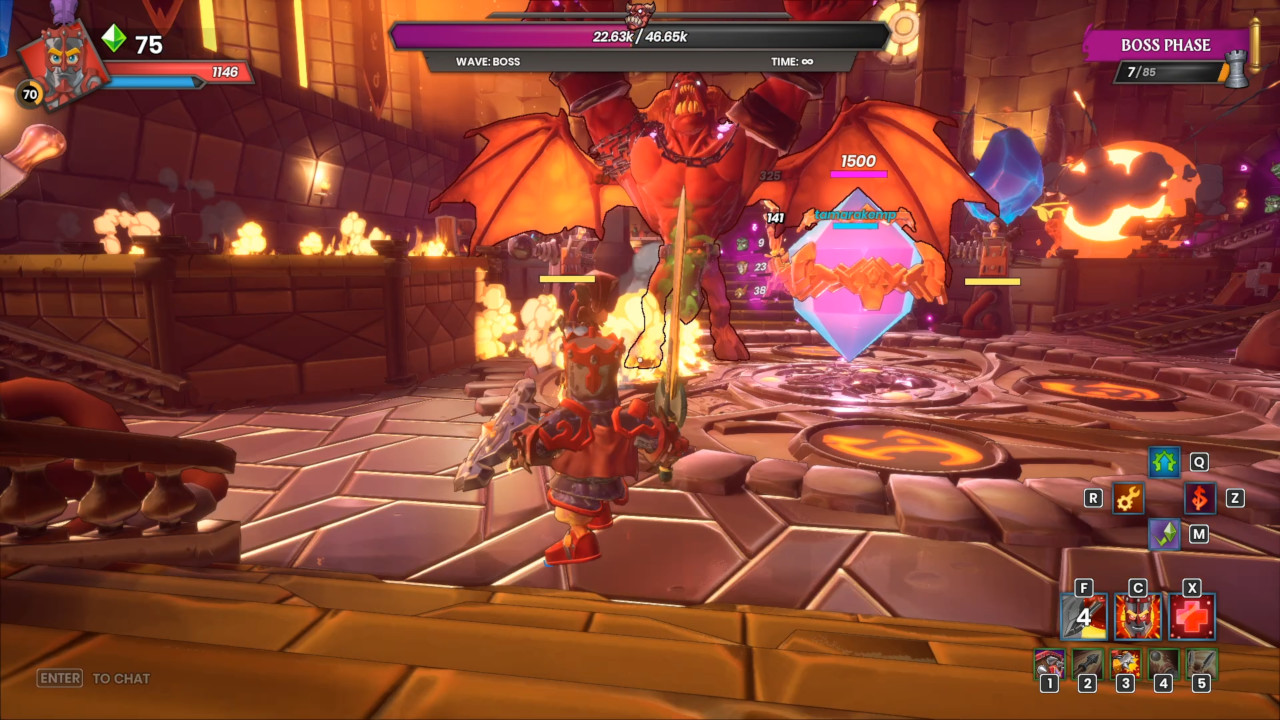
Task: Trigger the red cross heal ability
Action: (1192, 617)
